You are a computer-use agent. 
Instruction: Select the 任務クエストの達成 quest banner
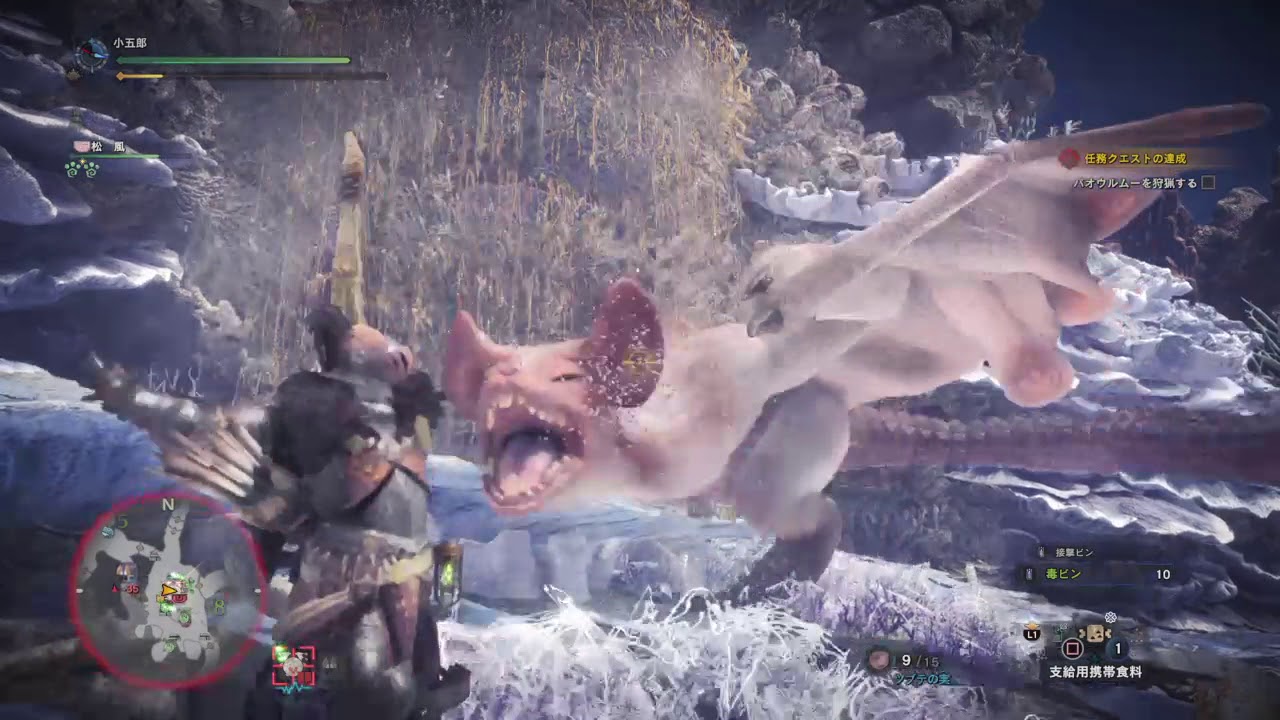[1135, 157]
